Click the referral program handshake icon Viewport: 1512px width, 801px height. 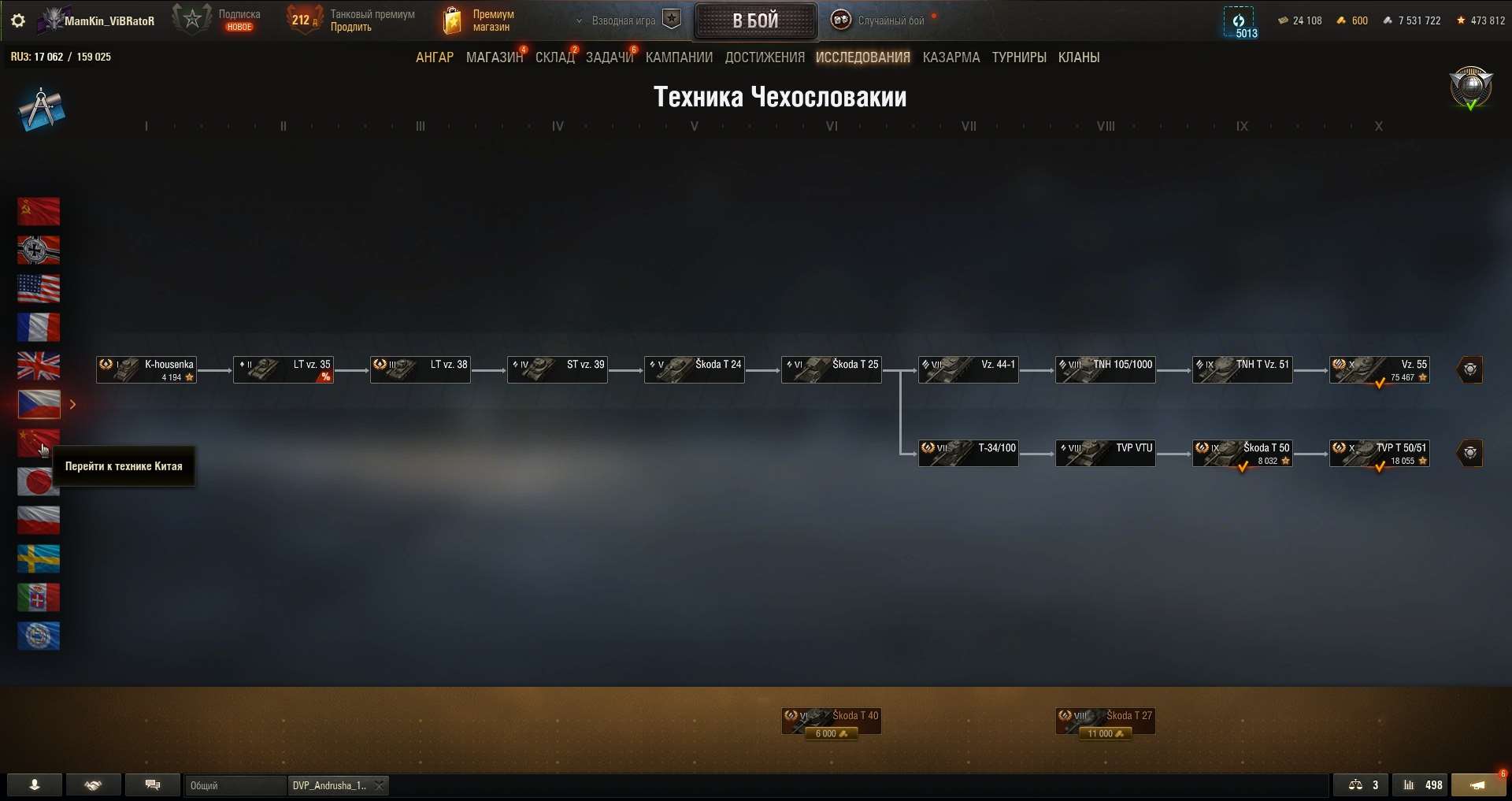(x=93, y=784)
